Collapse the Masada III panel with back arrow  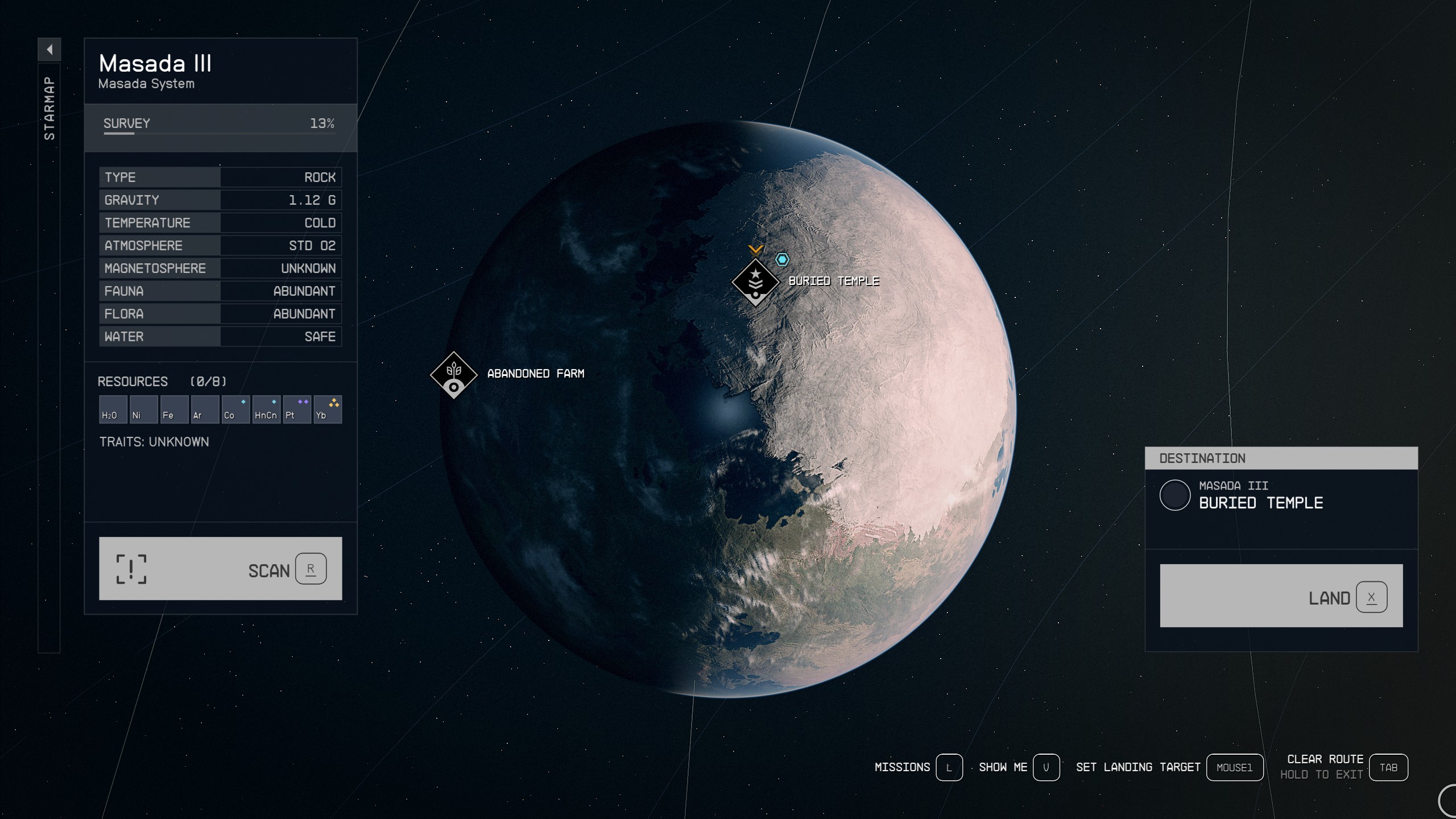[x=50, y=50]
